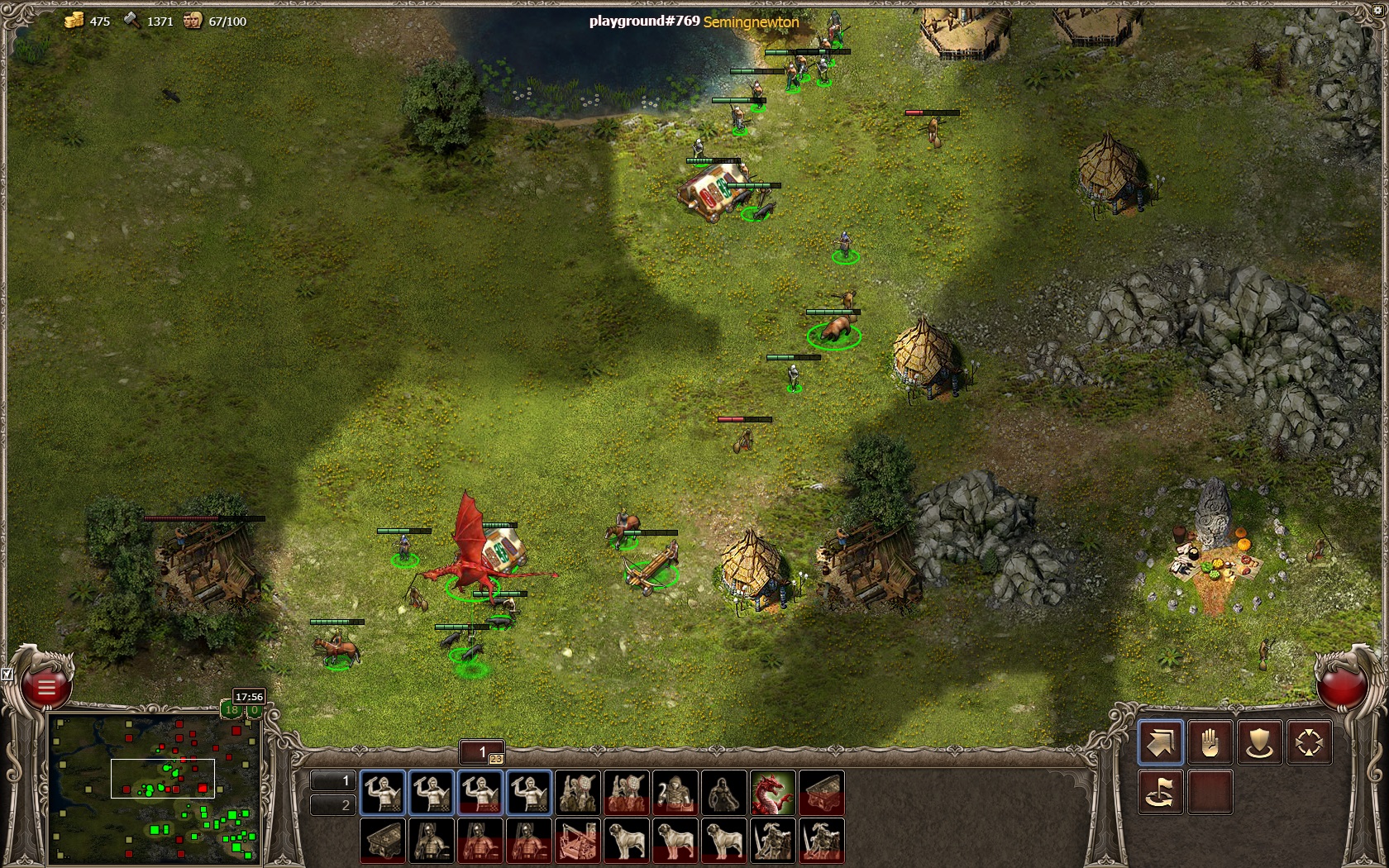Viewport: 1389px width, 868px height.
Task: Select the siege catapult unit portrait
Action: point(578,840)
